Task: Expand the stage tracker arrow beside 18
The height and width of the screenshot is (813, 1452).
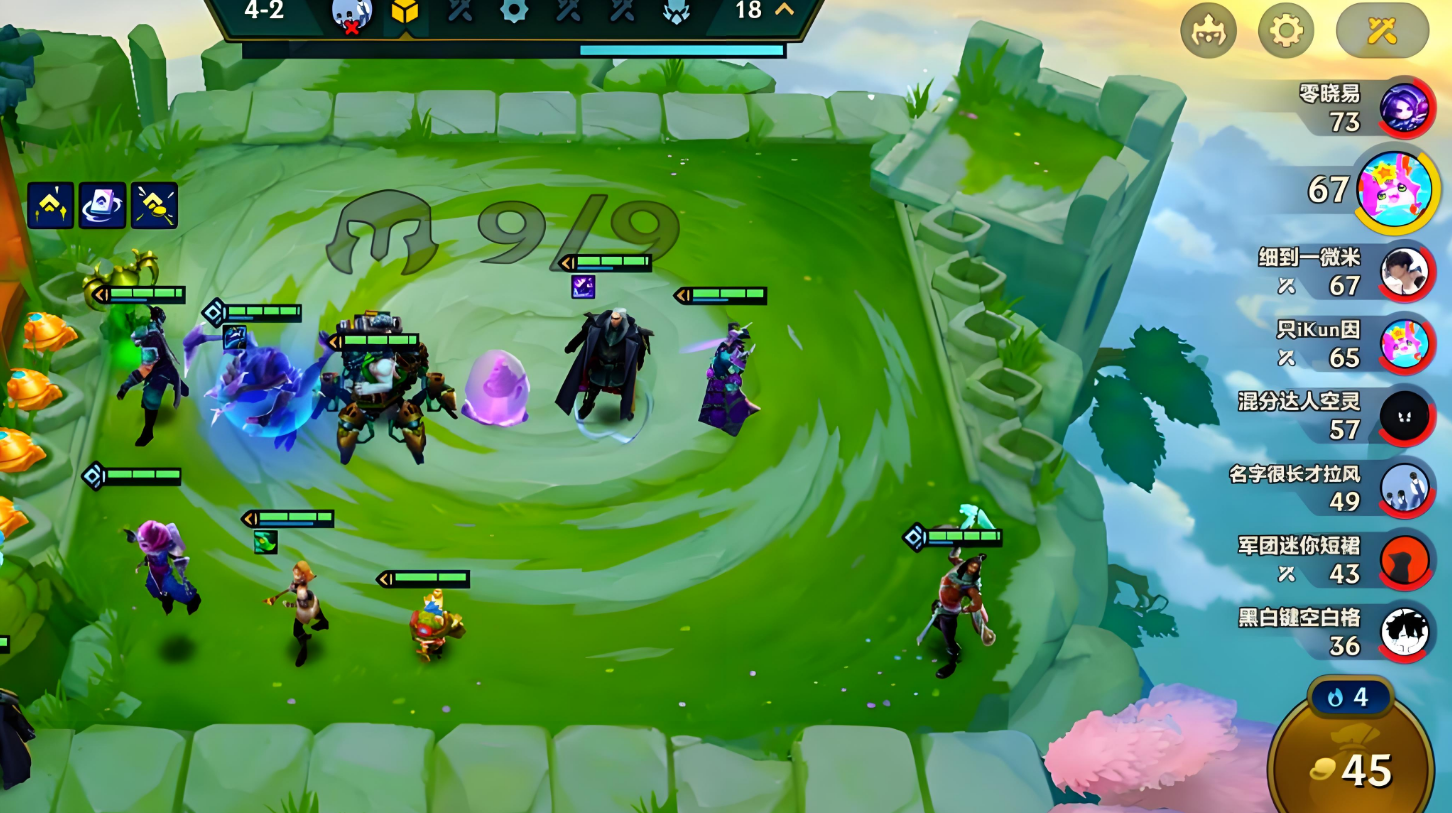Action: click(785, 10)
